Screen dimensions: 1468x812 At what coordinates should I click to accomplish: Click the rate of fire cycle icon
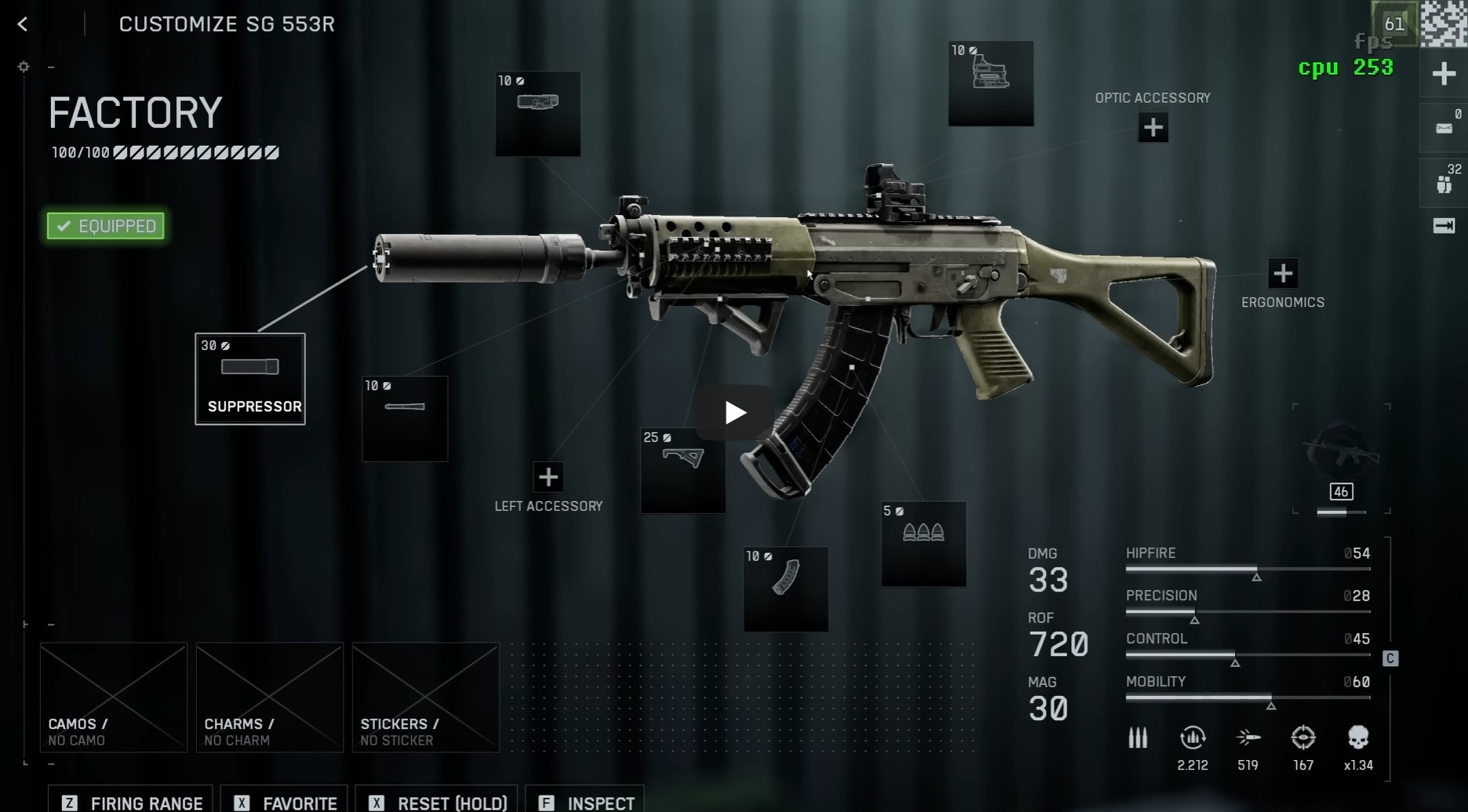[x=1193, y=738]
